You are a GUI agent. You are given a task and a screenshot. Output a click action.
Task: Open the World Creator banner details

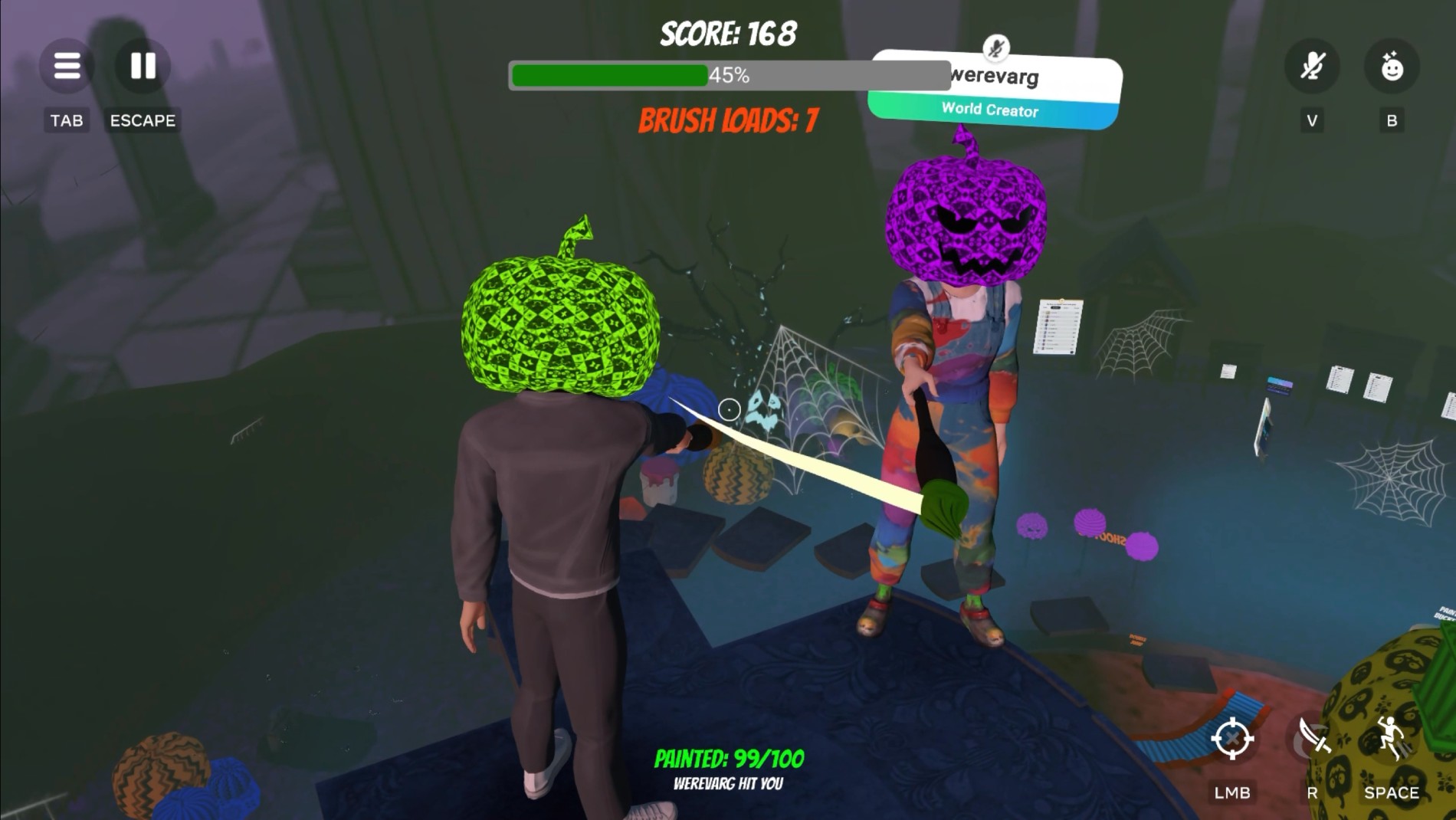[x=989, y=110]
